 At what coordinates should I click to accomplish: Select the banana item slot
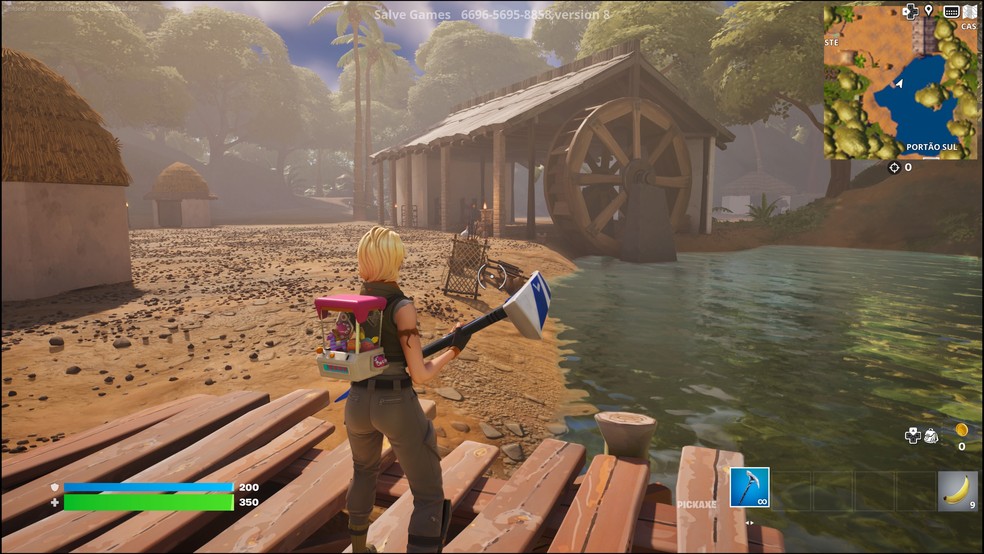pos(957,490)
